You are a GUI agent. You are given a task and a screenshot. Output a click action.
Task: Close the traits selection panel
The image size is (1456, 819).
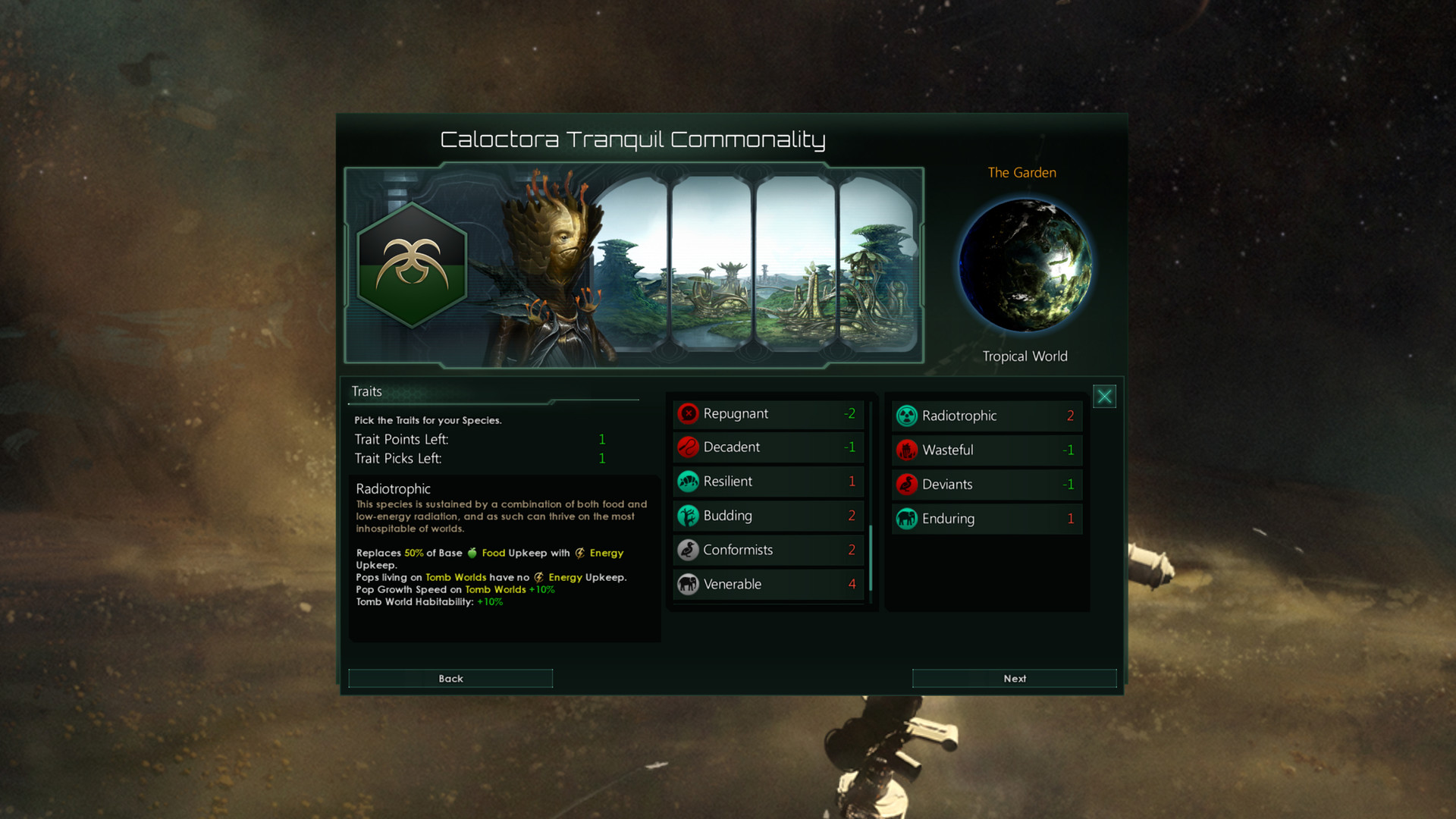(x=1104, y=395)
